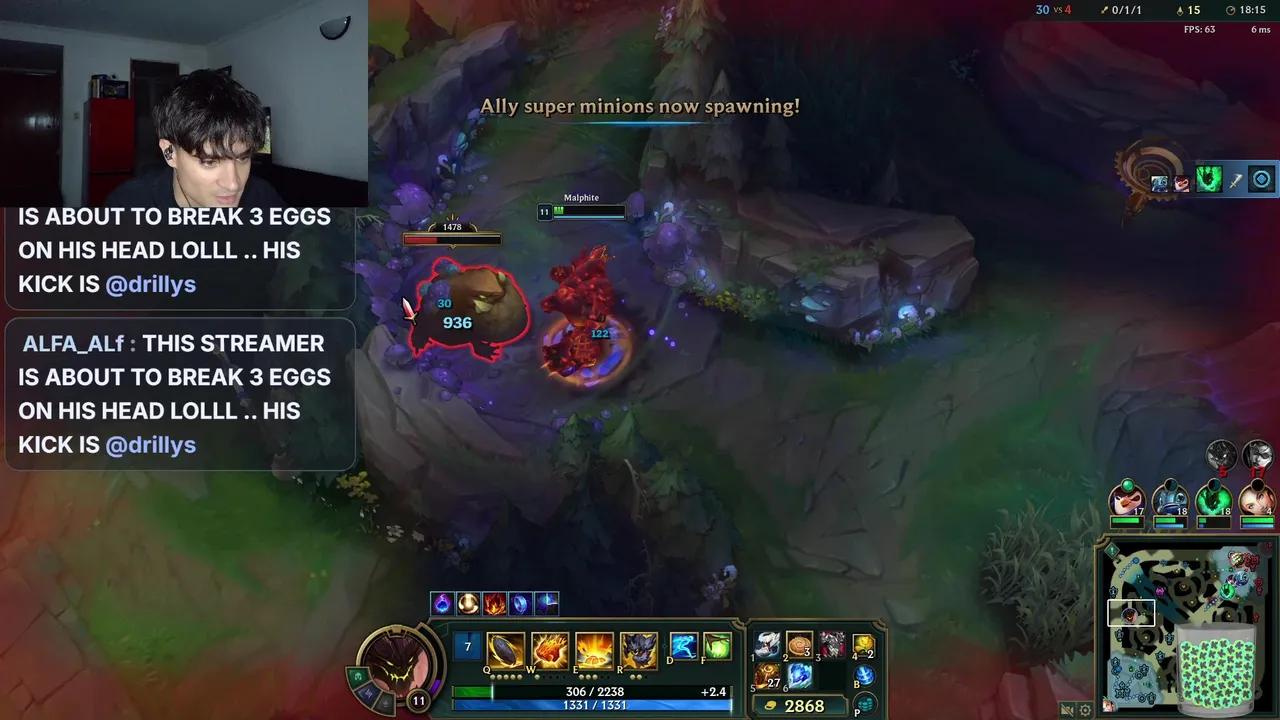Toggle the blue target-lock icon in the top-right panel
1280x720 pixels.
coord(1259,179)
